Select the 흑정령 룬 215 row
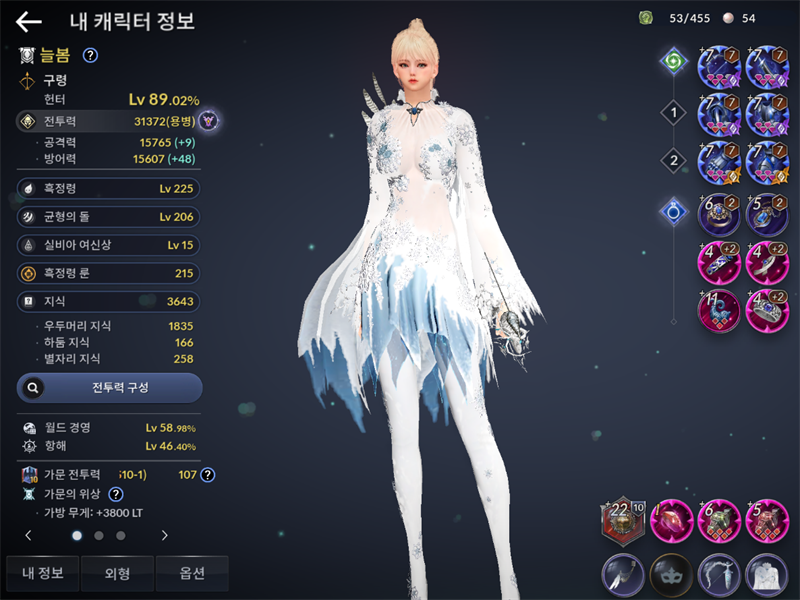Image resolution: width=800 pixels, height=600 pixels. point(108,272)
